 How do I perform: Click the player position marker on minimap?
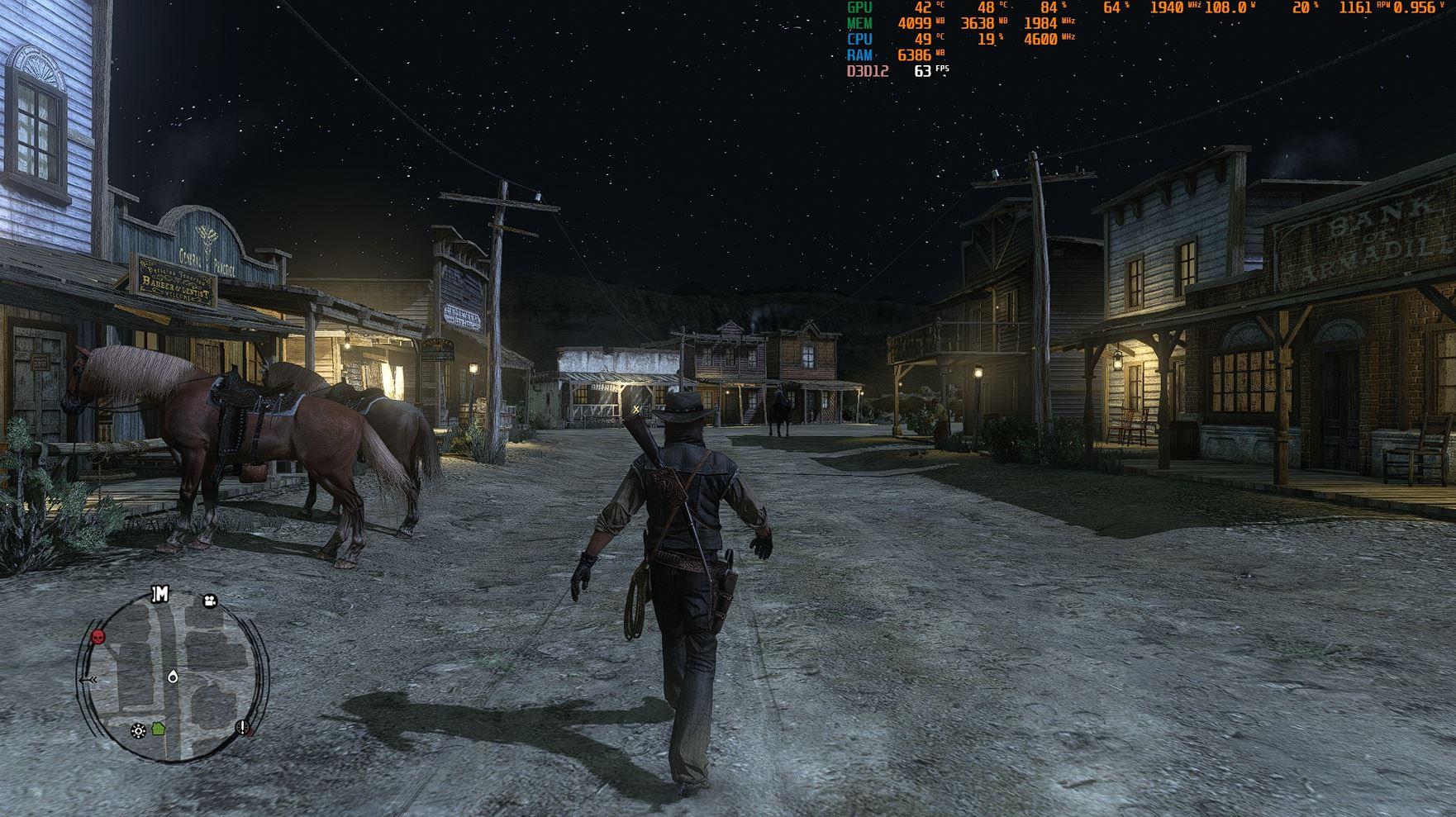(173, 677)
